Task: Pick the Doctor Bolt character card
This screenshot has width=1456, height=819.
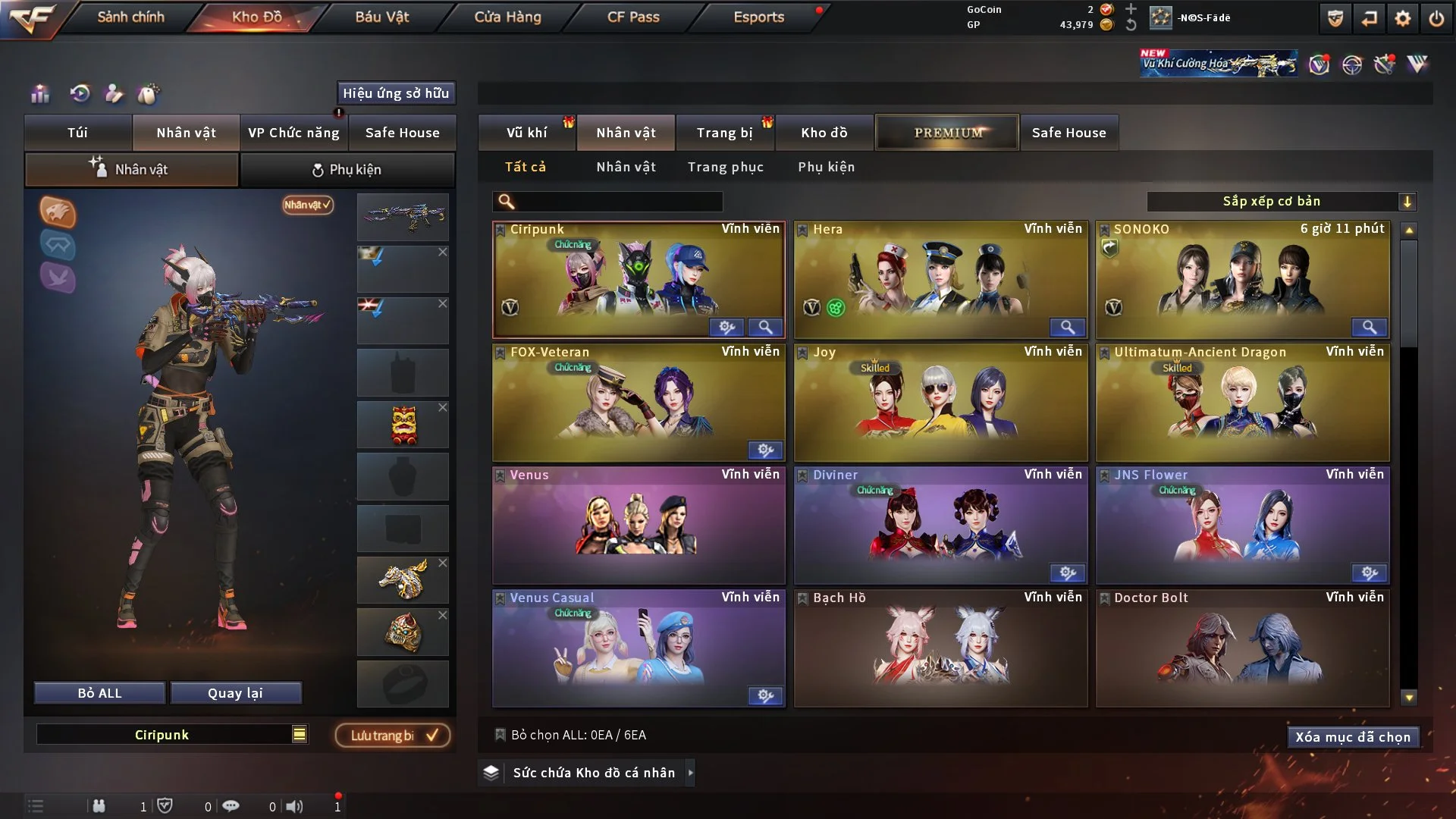Action: click(x=1242, y=648)
